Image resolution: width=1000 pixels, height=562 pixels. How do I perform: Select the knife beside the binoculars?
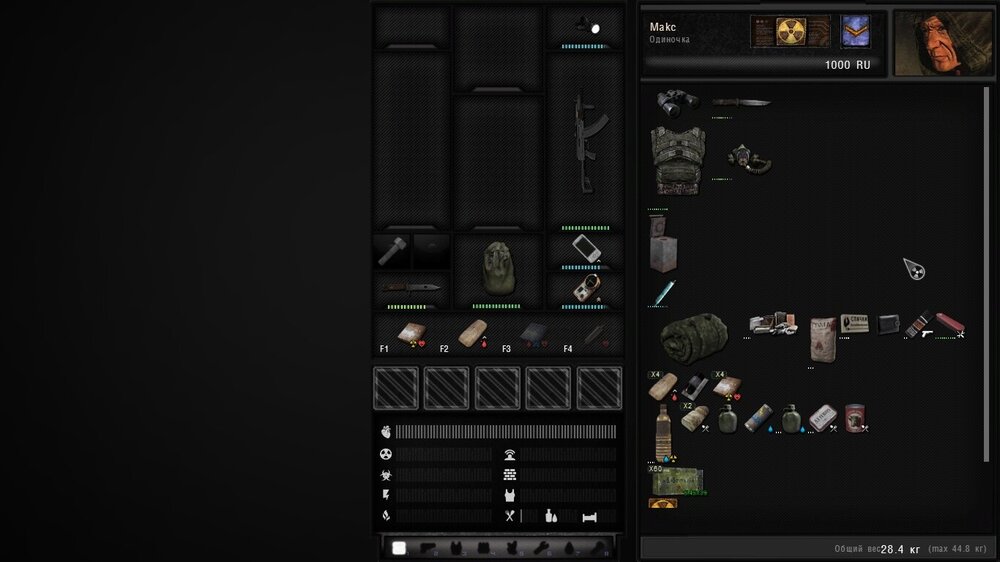tap(740, 102)
